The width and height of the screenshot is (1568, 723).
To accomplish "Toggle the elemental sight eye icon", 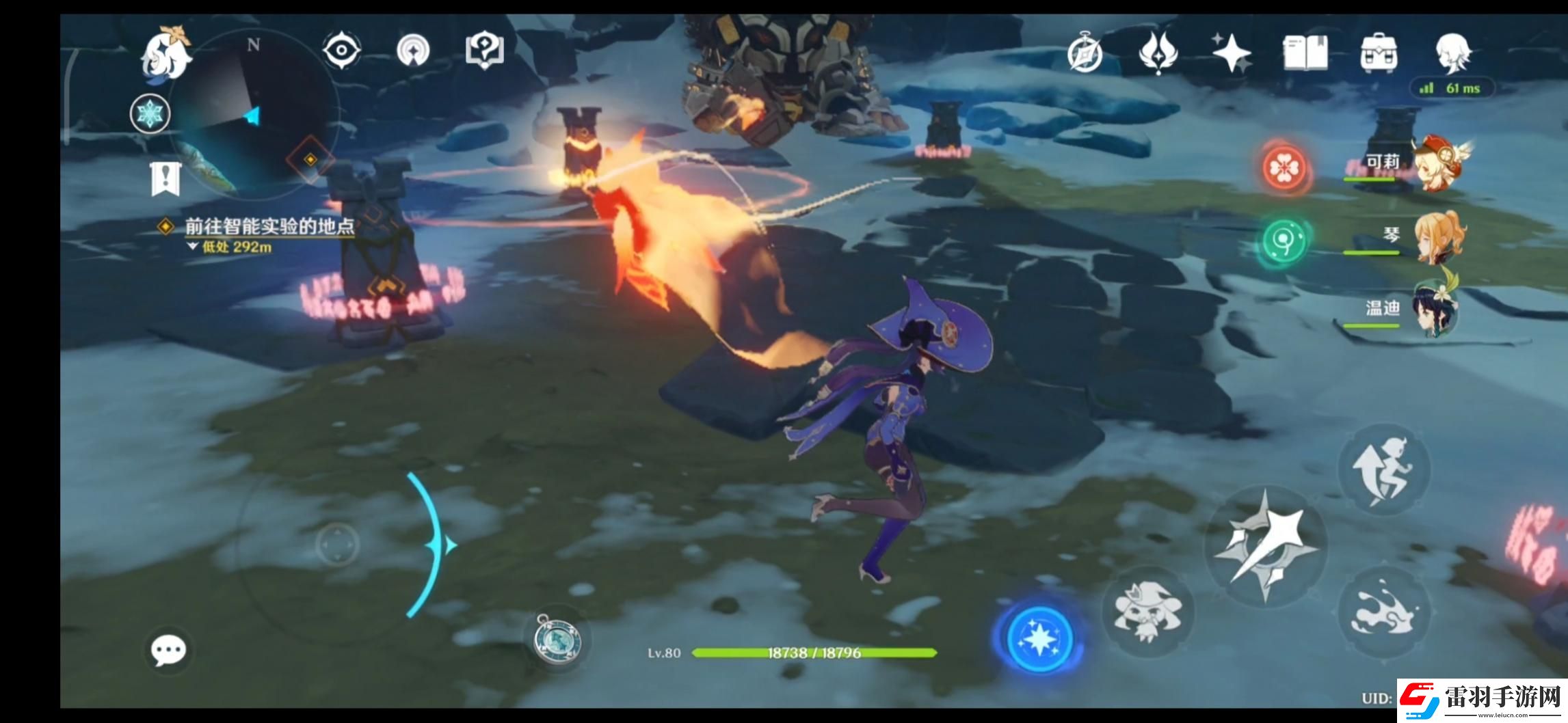I will 341,51.
